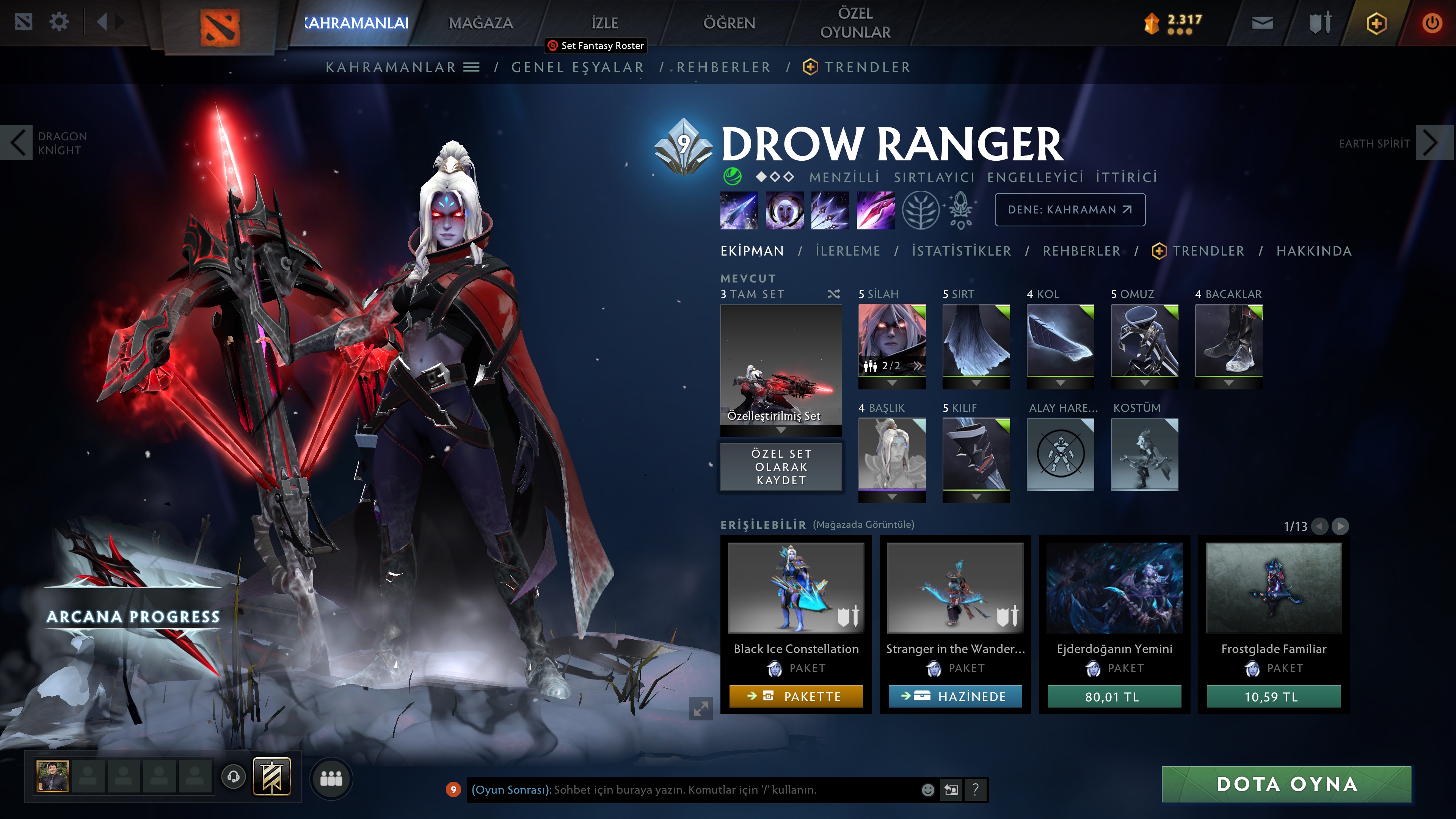View Black Ice Constellation PAKETTE button

(x=796, y=697)
